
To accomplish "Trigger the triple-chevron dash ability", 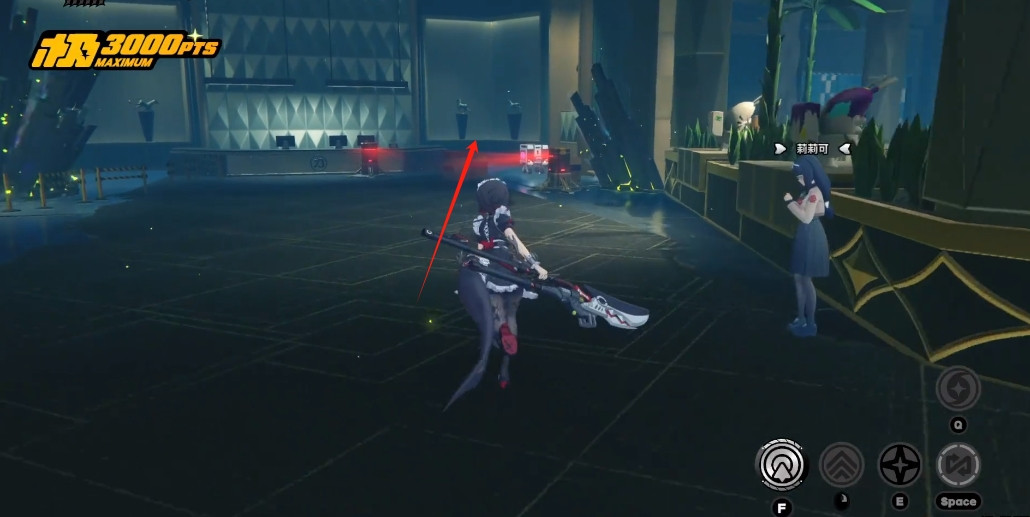I will point(841,465).
